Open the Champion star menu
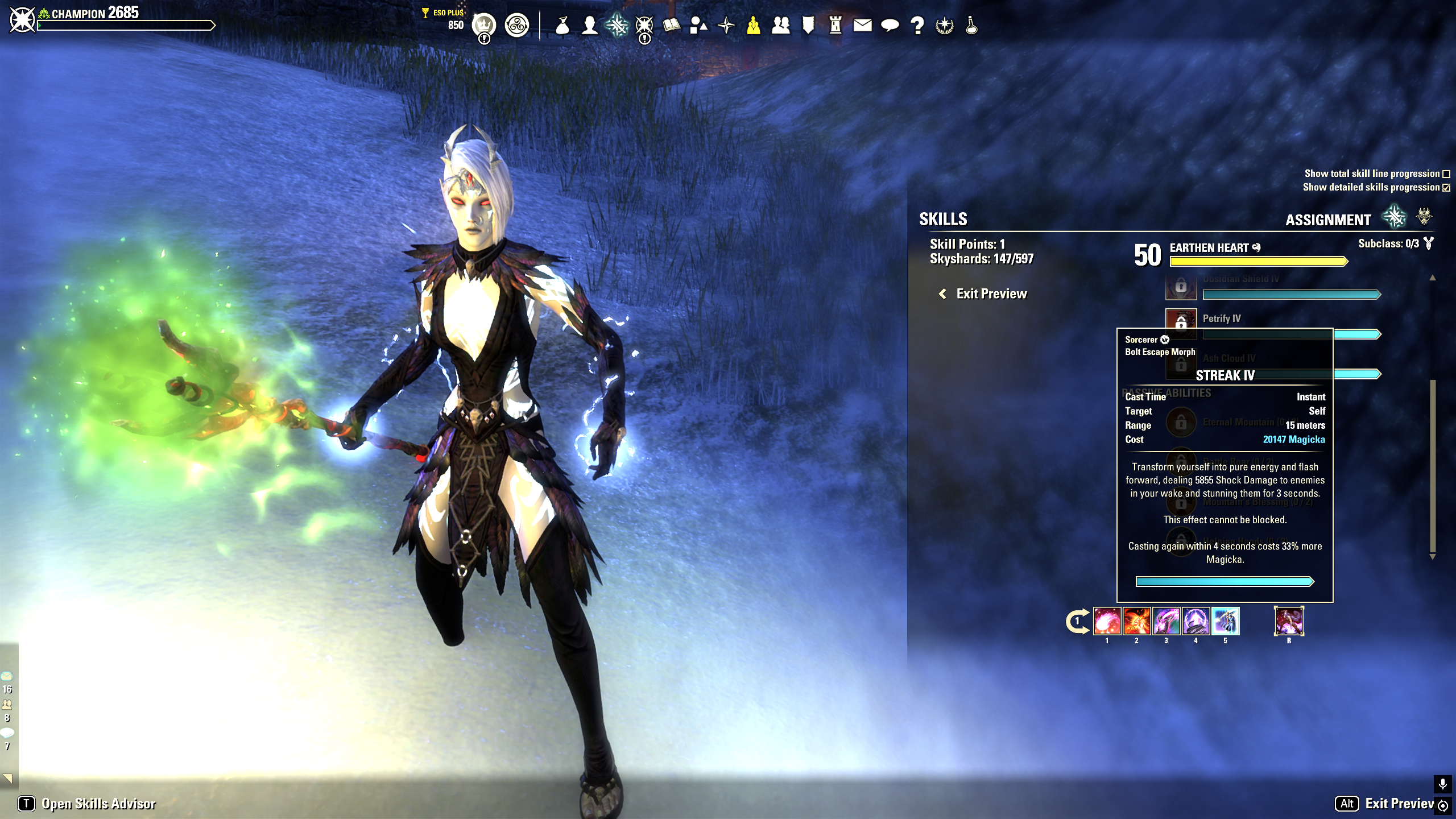 [x=644, y=26]
